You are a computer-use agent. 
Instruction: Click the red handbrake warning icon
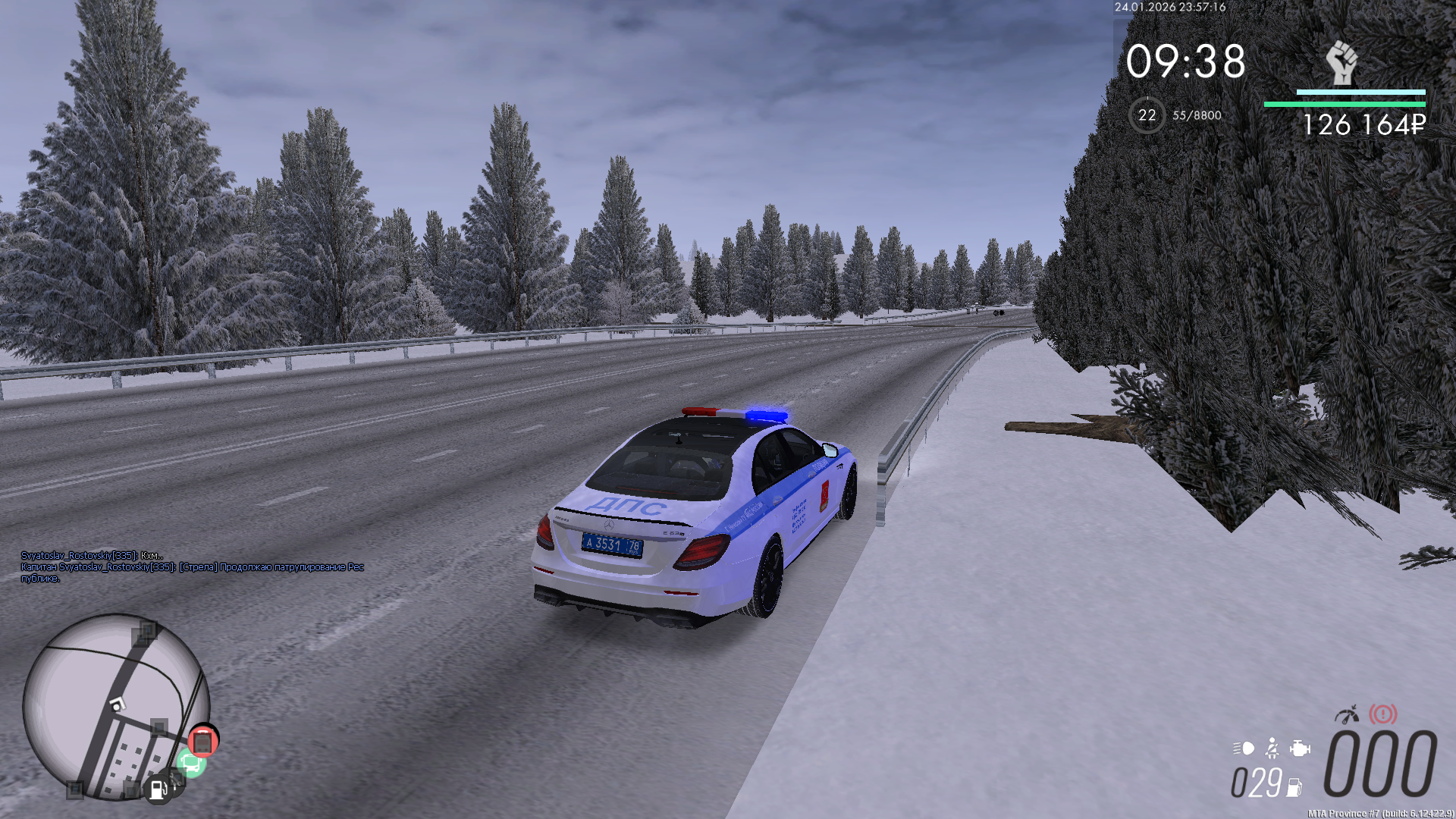1382,714
